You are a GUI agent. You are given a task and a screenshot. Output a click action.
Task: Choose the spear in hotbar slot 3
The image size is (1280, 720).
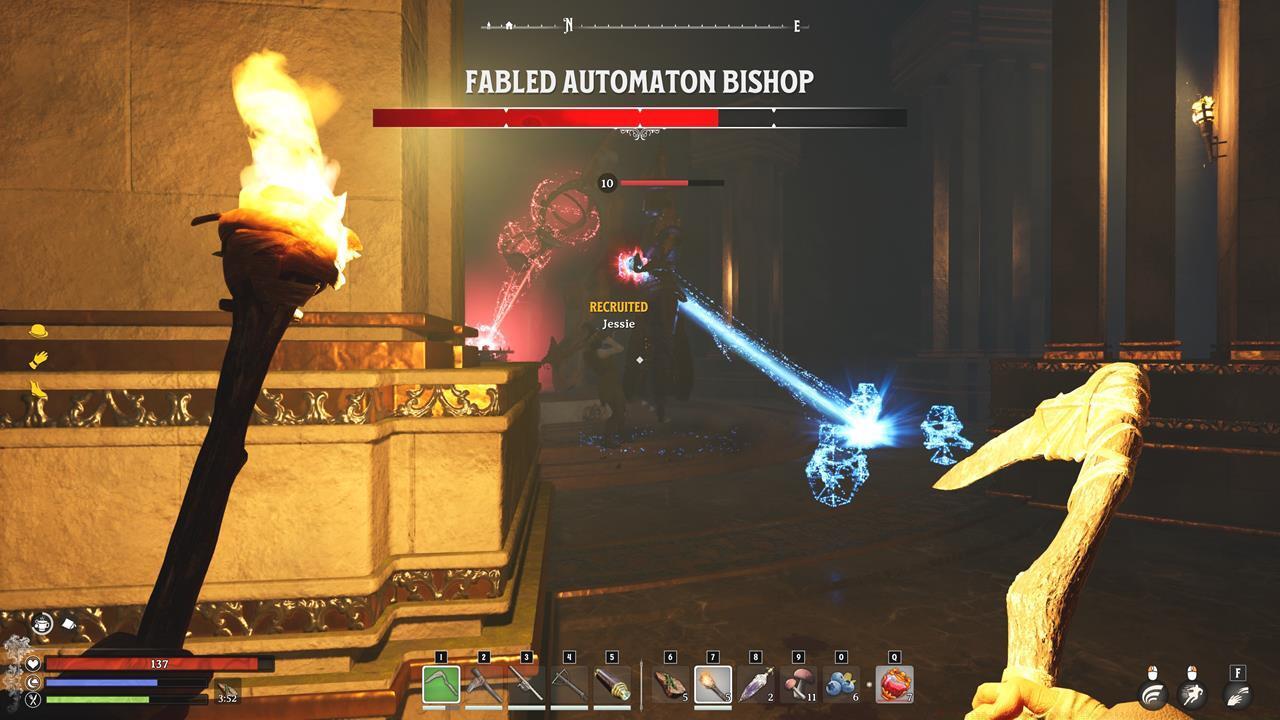(527, 685)
